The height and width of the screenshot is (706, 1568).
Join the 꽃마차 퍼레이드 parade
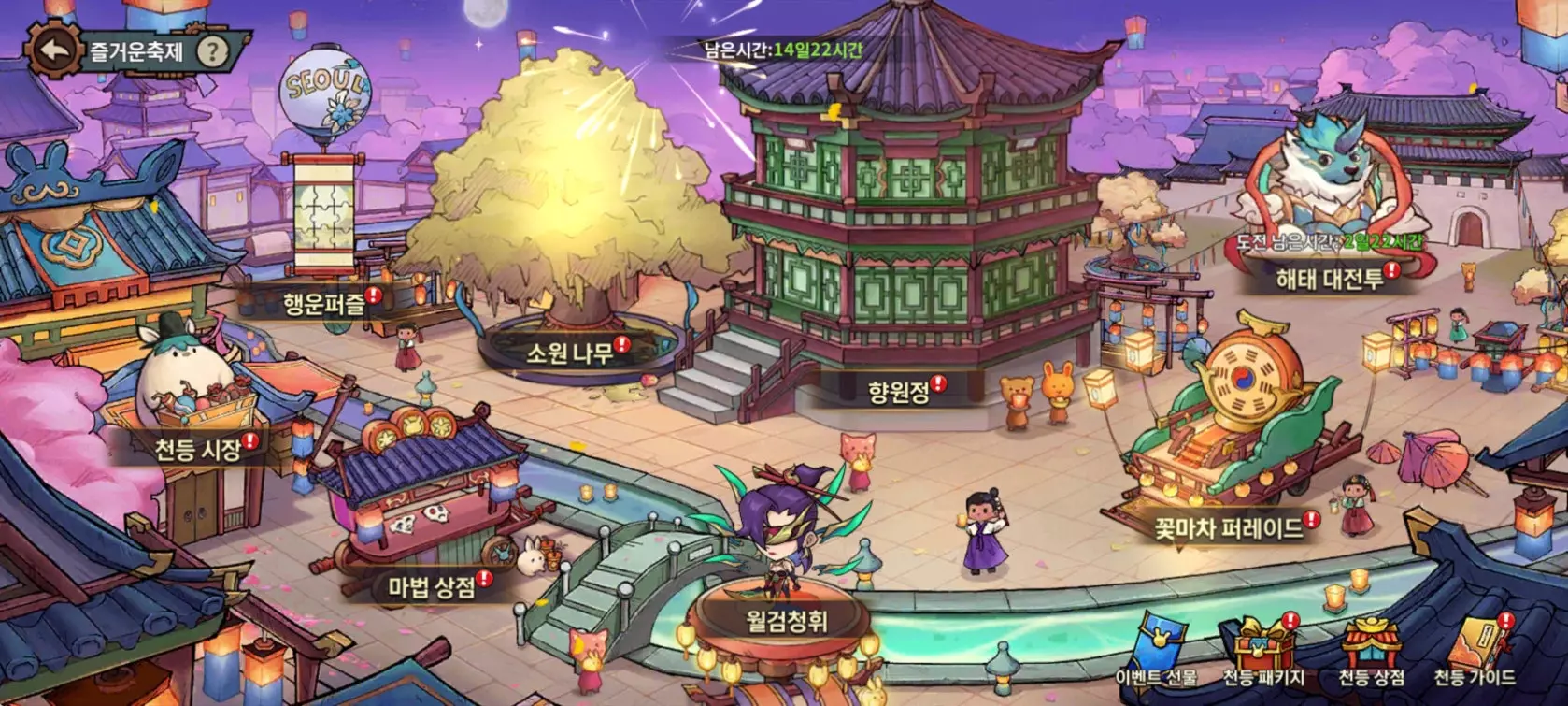click(x=1227, y=526)
